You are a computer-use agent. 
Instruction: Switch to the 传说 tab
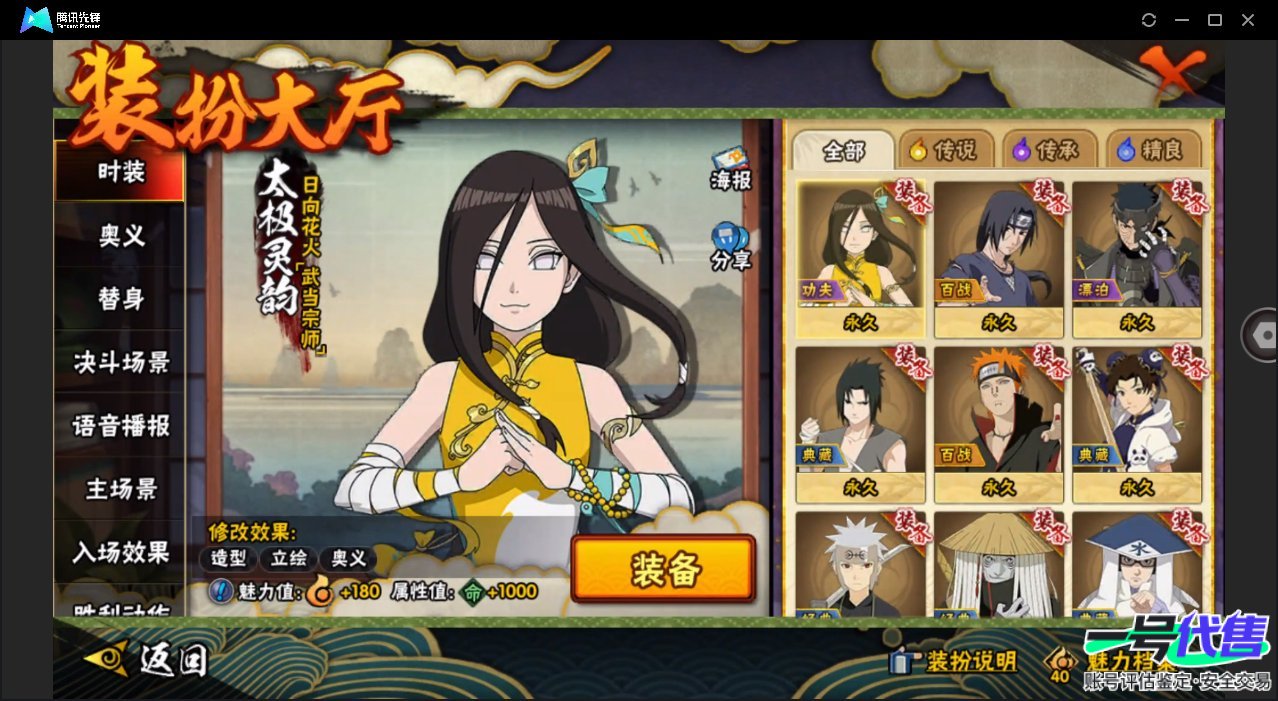944,151
